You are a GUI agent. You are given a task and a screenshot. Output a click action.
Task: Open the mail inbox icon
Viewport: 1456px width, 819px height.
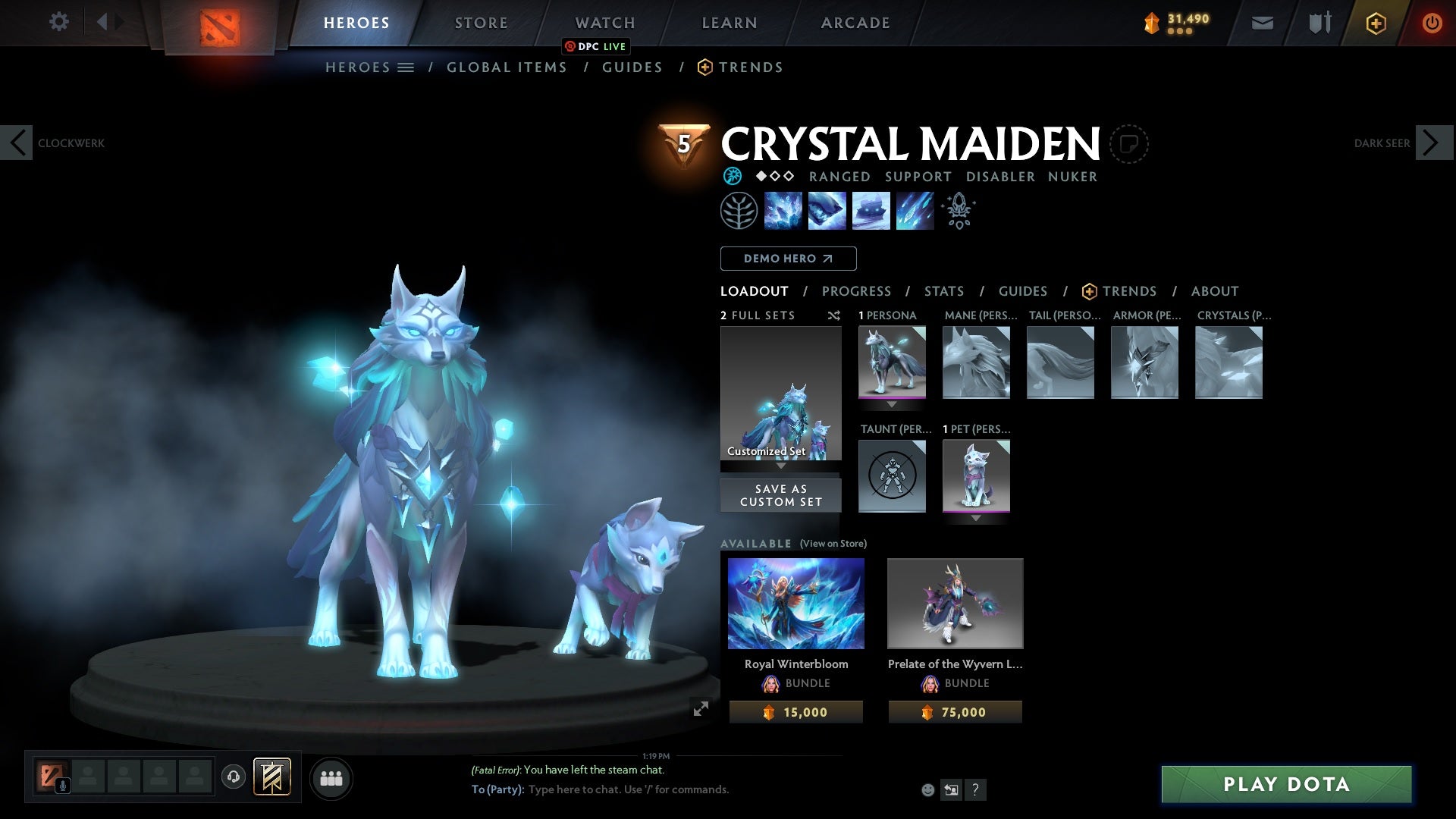click(x=1262, y=23)
